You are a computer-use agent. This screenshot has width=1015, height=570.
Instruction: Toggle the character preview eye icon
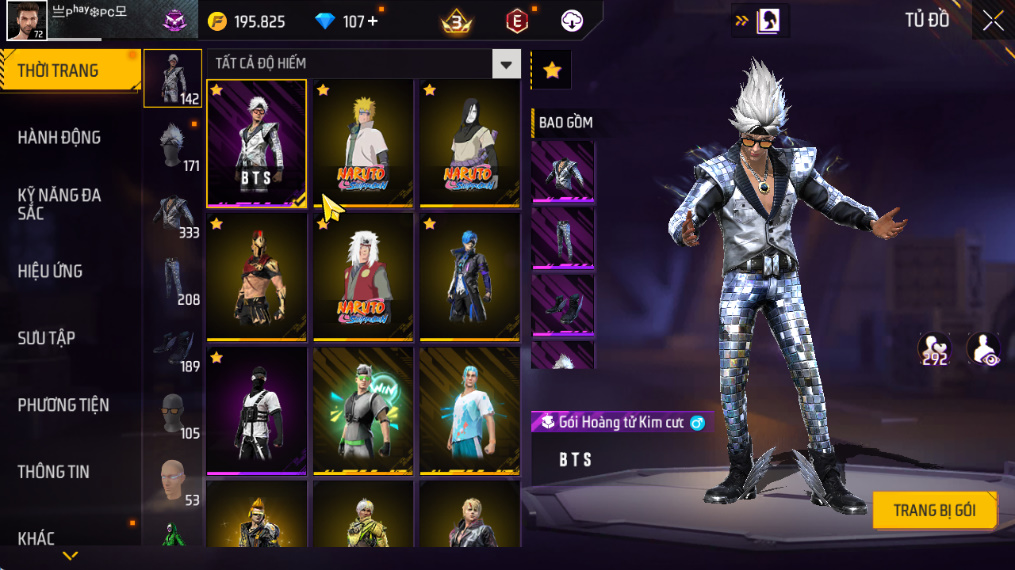click(x=983, y=350)
